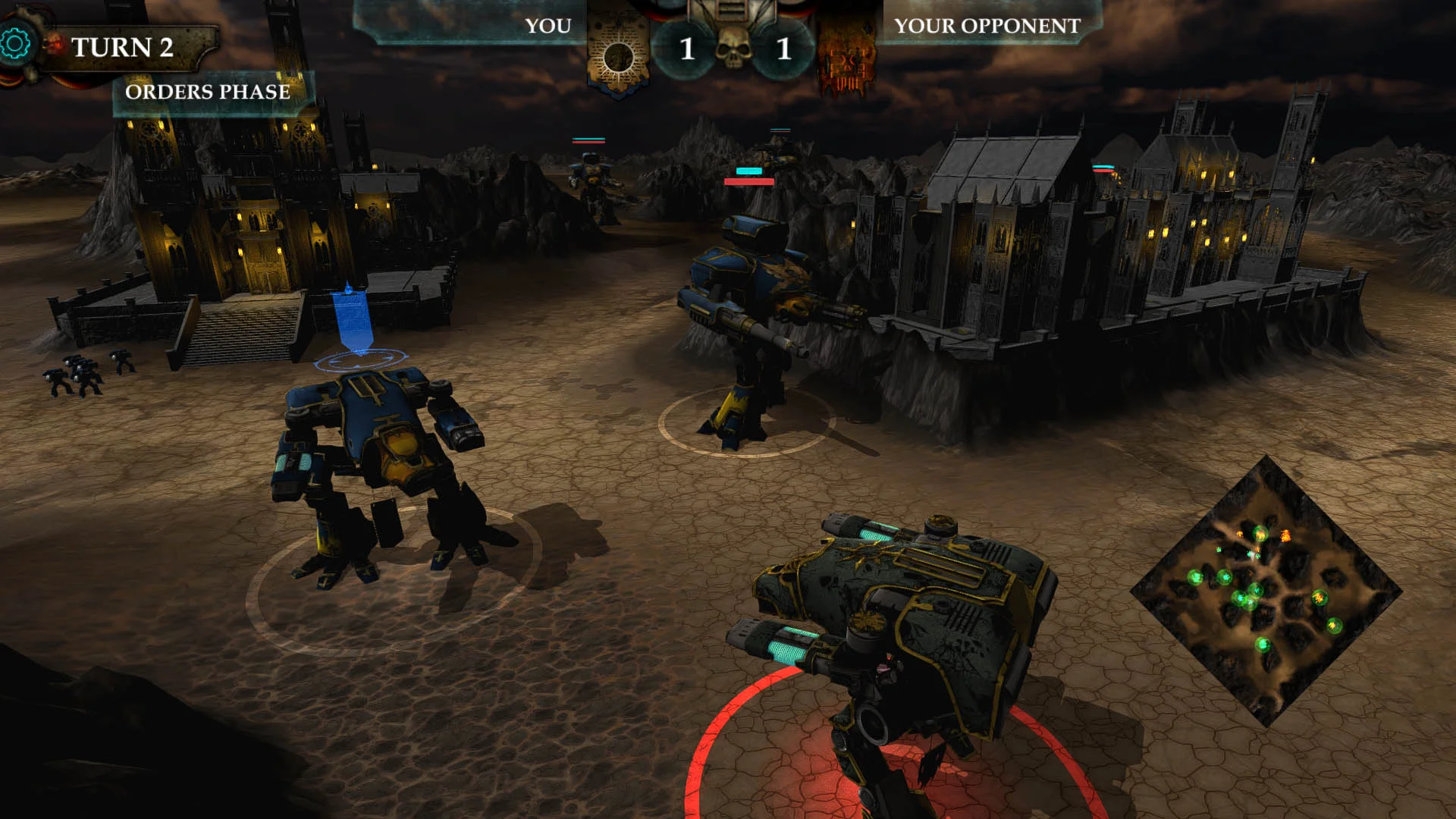This screenshot has width=1456, height=819.
Task: Click your Imperial faction banner beside the score
Action: pos(618,52)
